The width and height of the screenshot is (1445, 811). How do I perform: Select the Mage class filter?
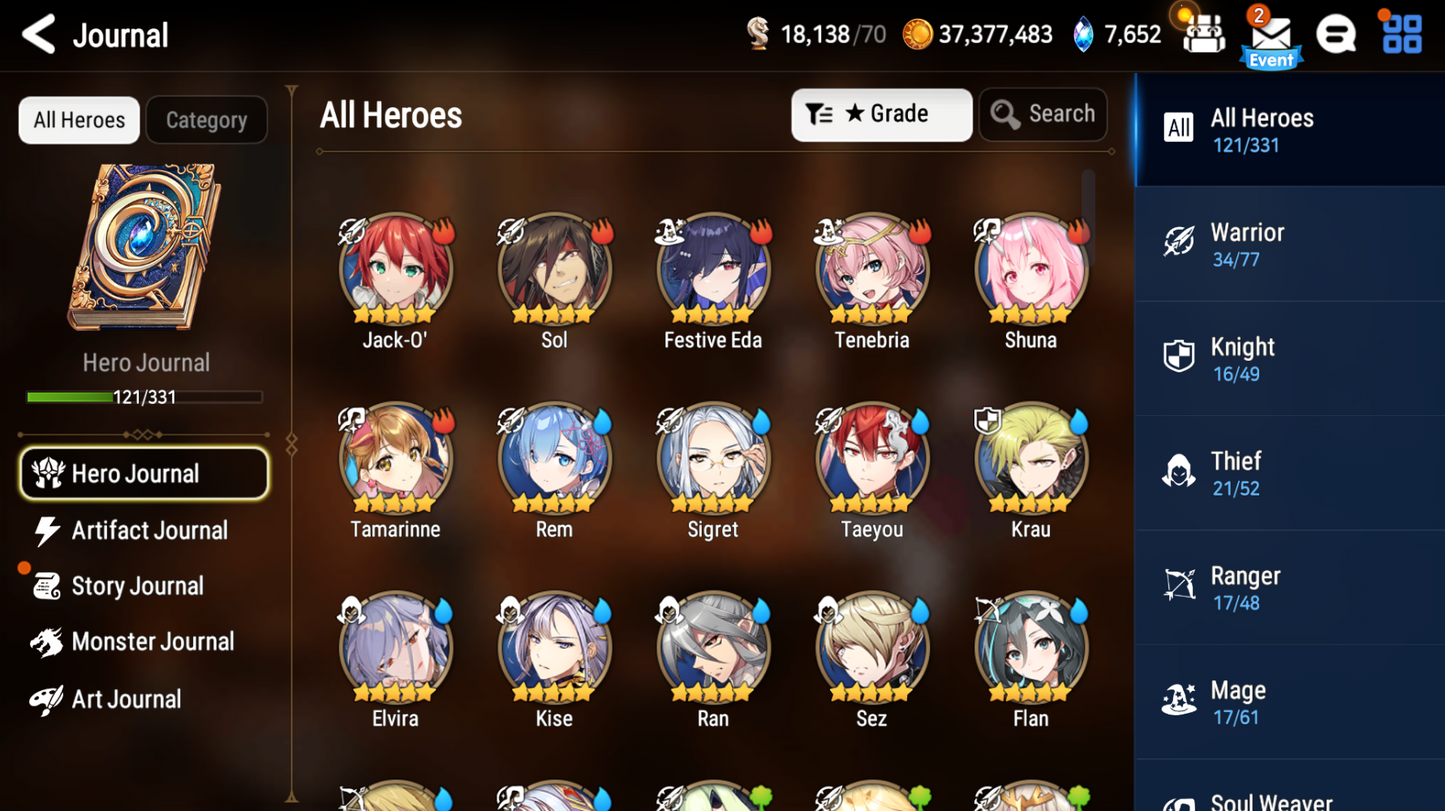(x=1289, y=700)
